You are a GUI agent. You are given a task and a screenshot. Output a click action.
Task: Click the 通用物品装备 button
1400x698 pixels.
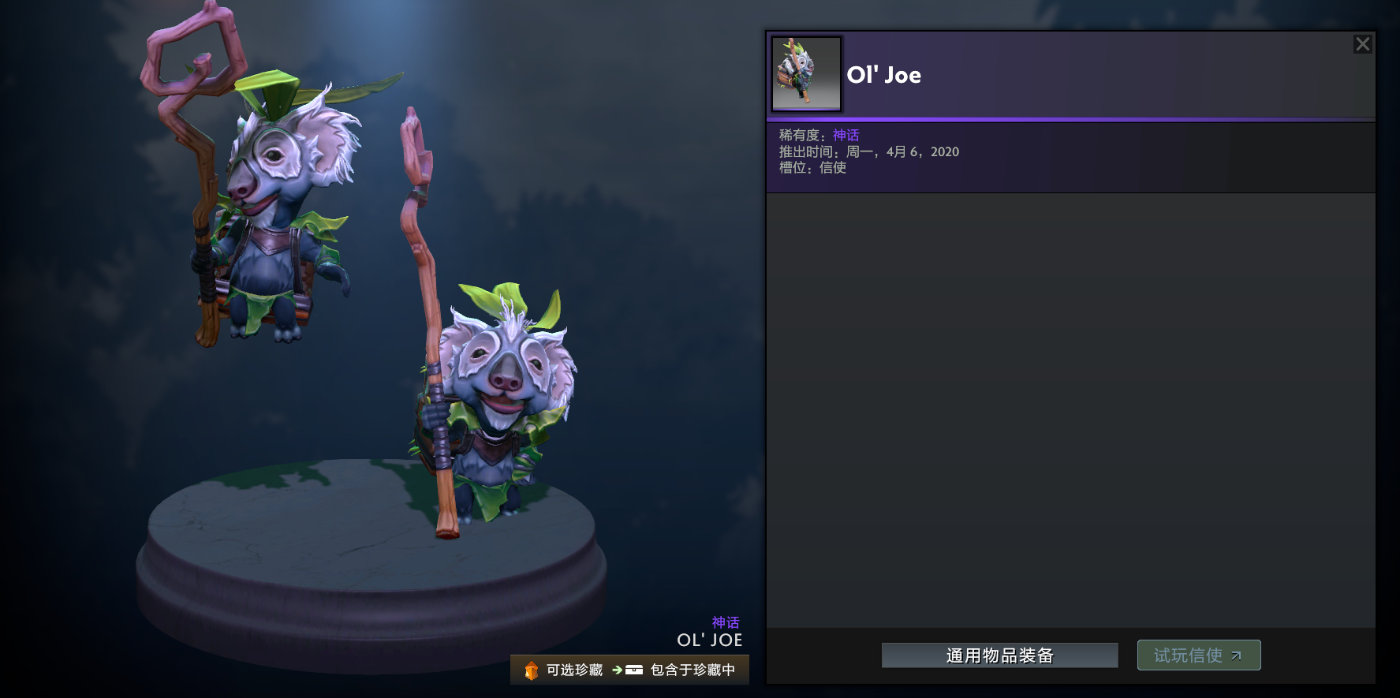(999, 656)
